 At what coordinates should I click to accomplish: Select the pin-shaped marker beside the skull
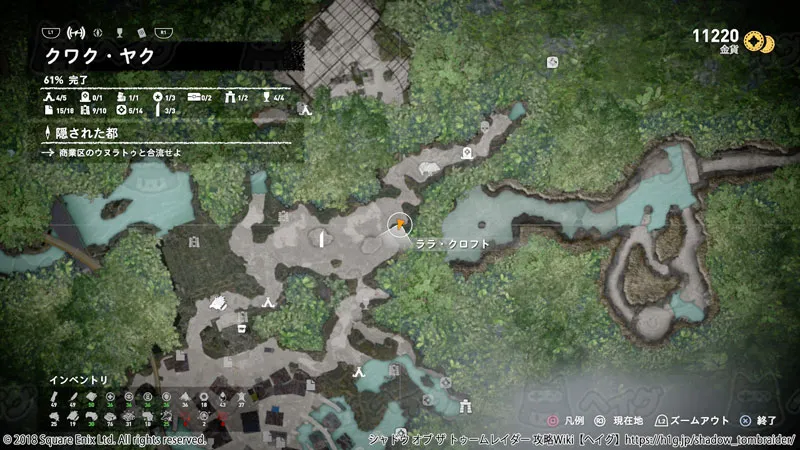point(467,153)
